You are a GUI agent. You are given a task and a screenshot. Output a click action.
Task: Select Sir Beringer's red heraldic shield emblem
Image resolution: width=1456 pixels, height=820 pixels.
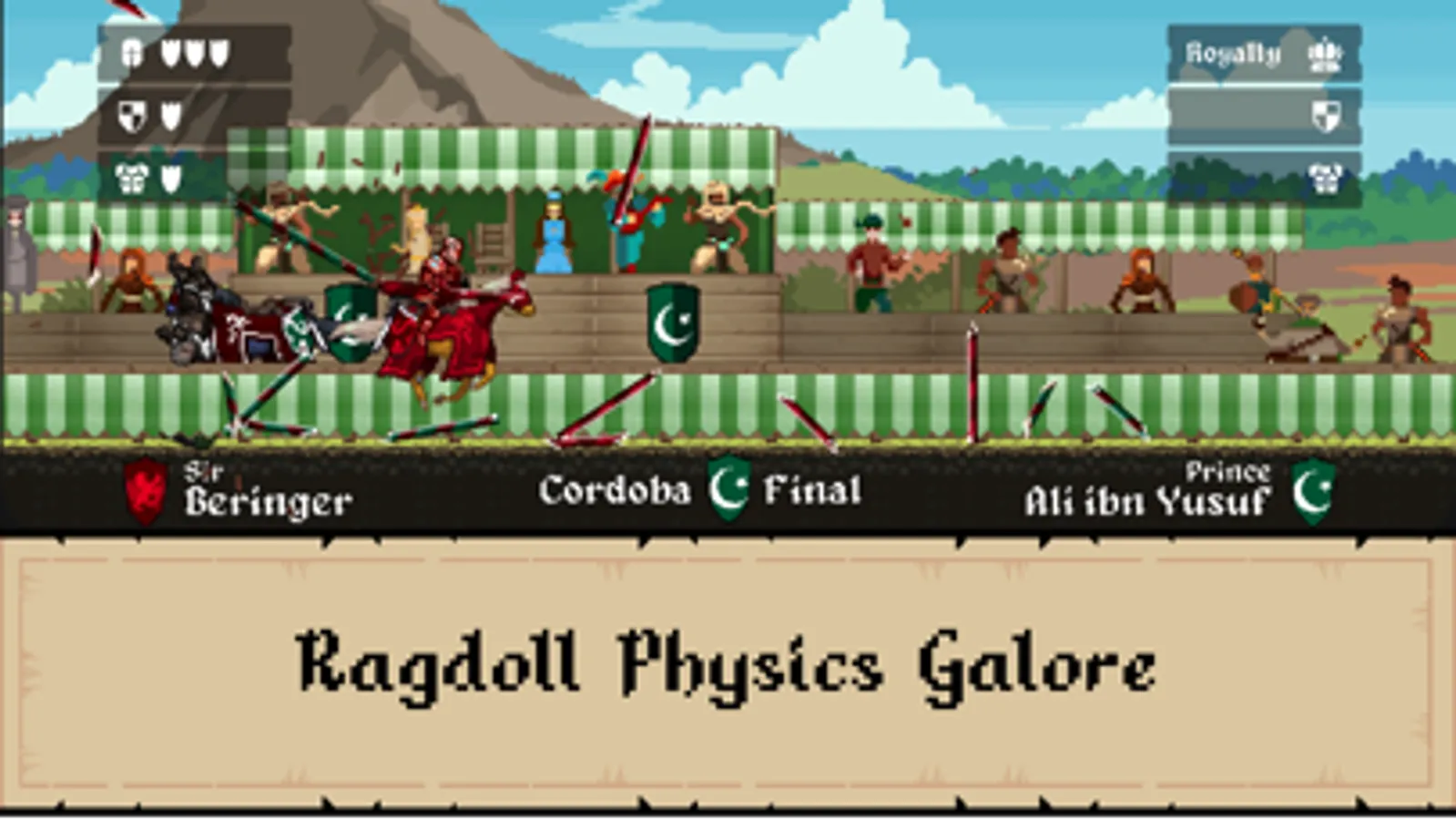(x=145, y=490)
